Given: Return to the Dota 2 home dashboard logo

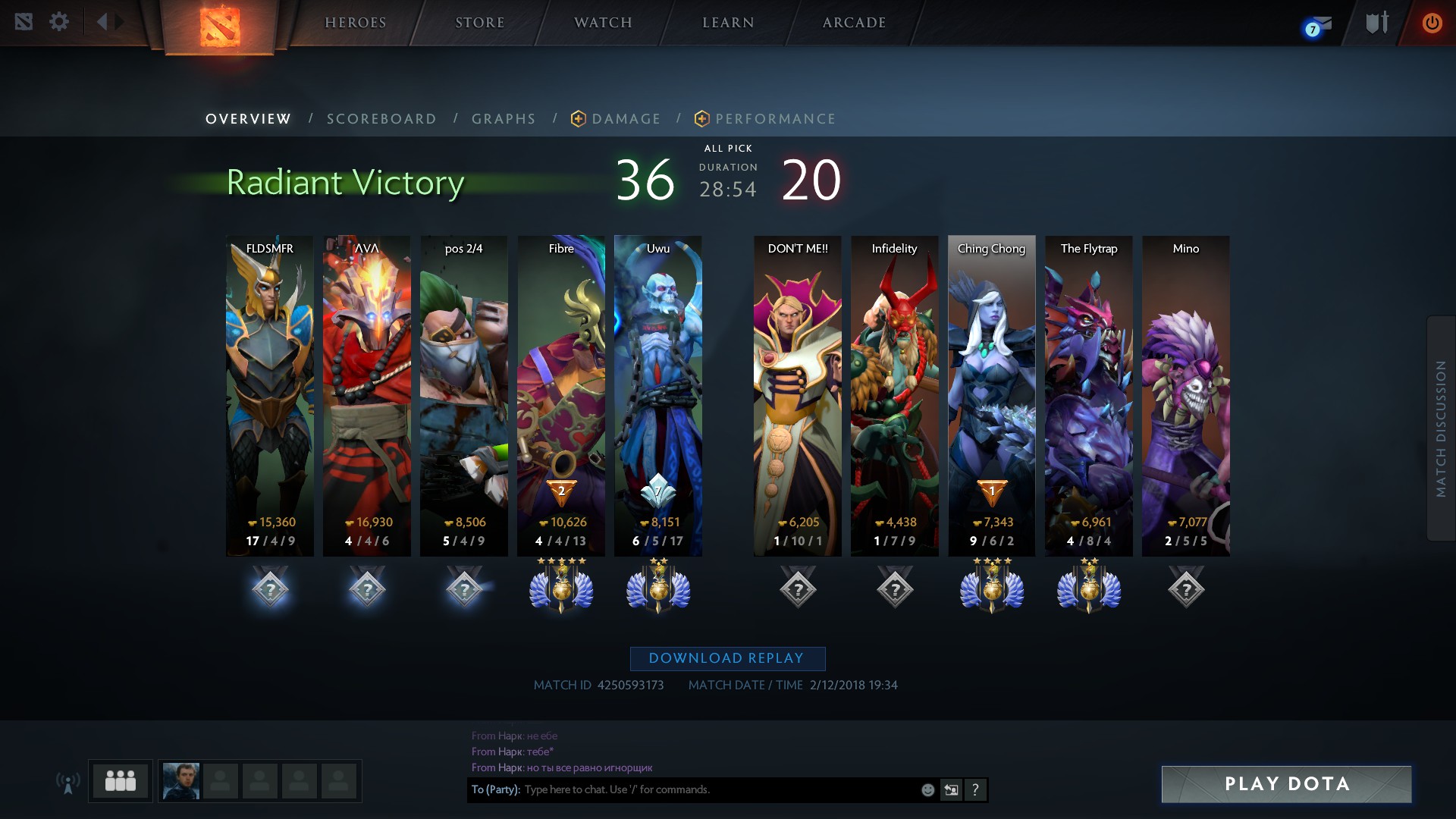Looking at the screenshot, I should (x=220, y=27).
